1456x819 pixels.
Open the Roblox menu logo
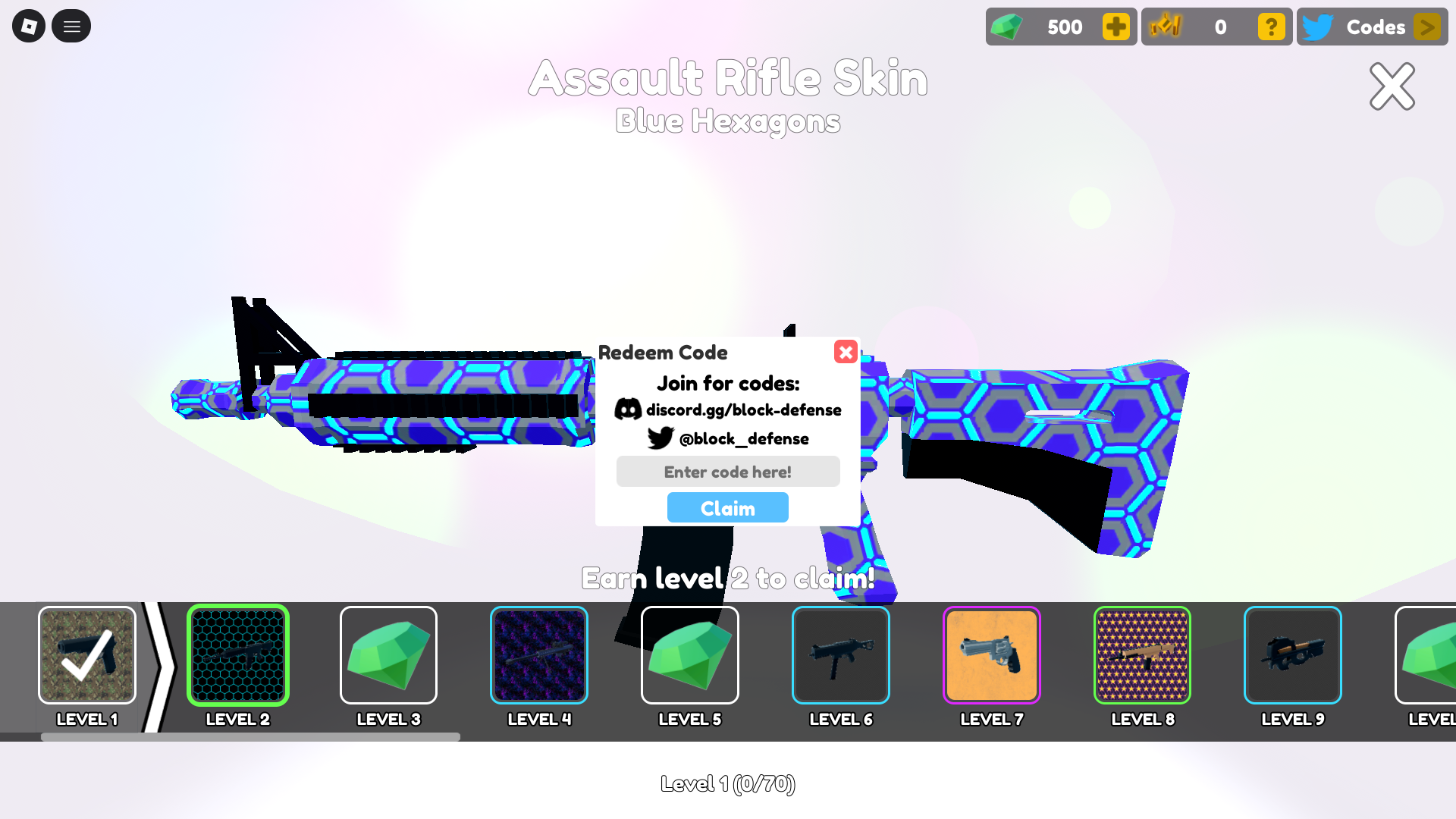point(29,27)
